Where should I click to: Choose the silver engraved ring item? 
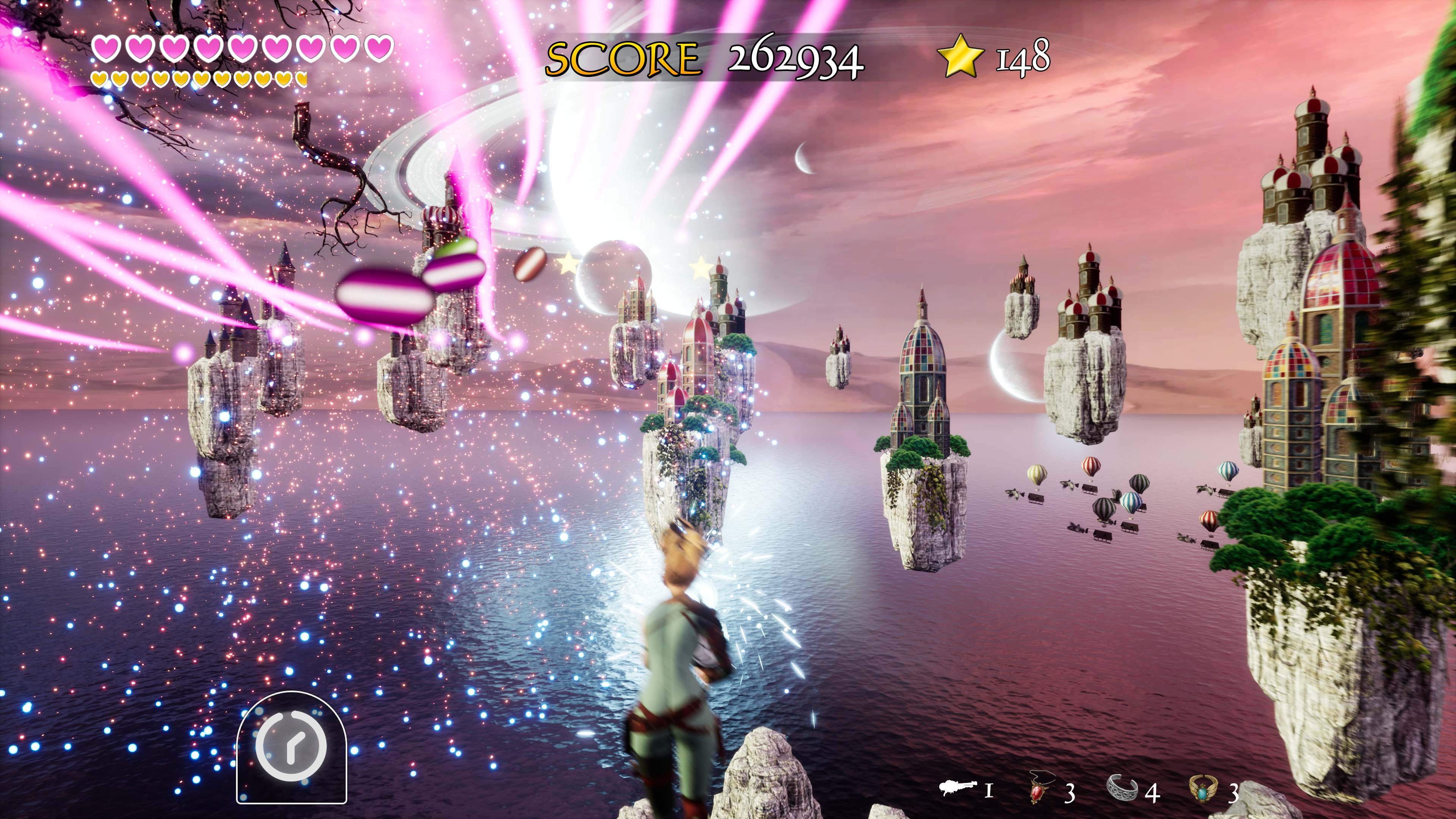tap(1122, 788)
